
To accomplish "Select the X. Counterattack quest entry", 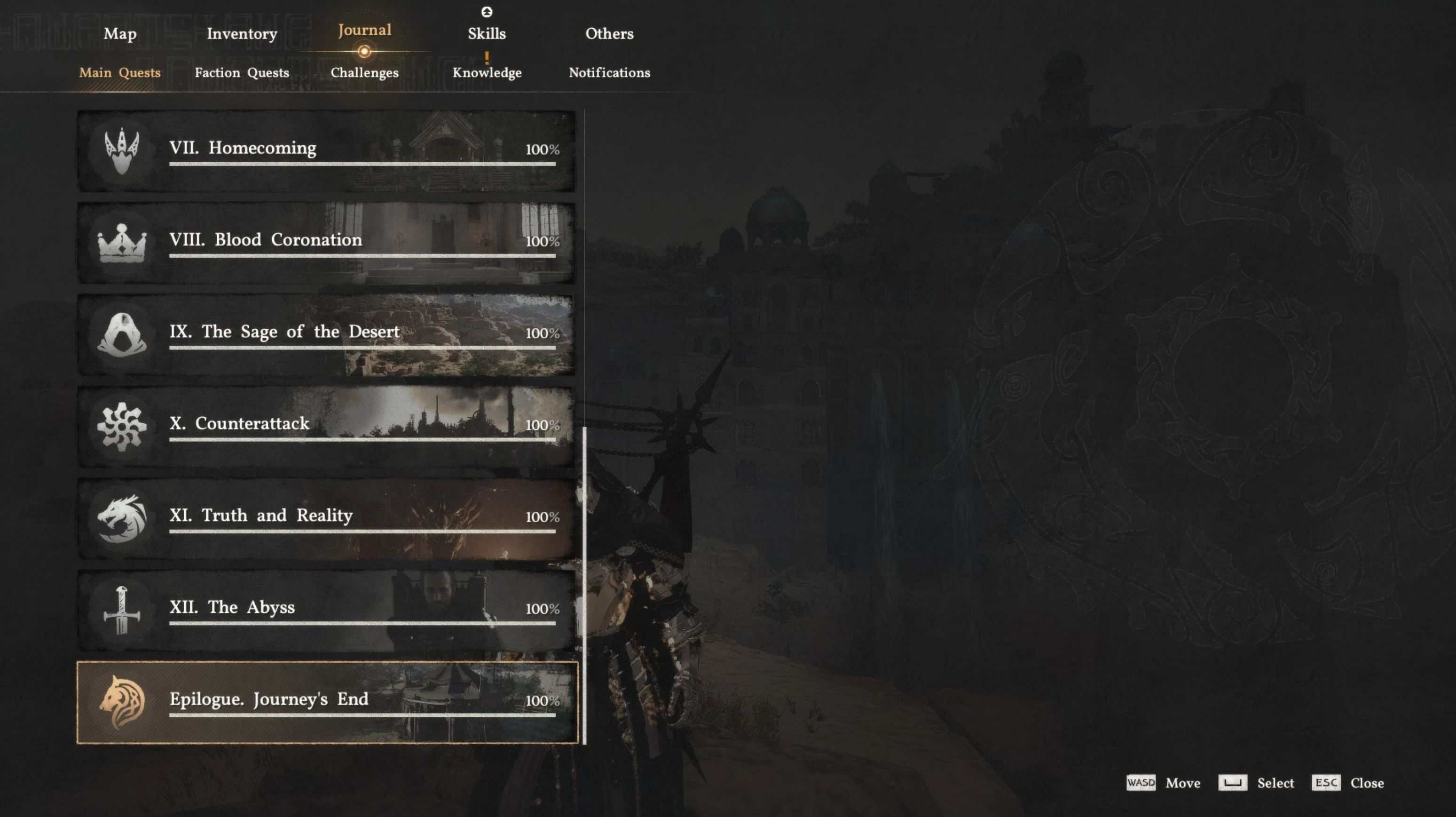I will (x=327, y=427).
